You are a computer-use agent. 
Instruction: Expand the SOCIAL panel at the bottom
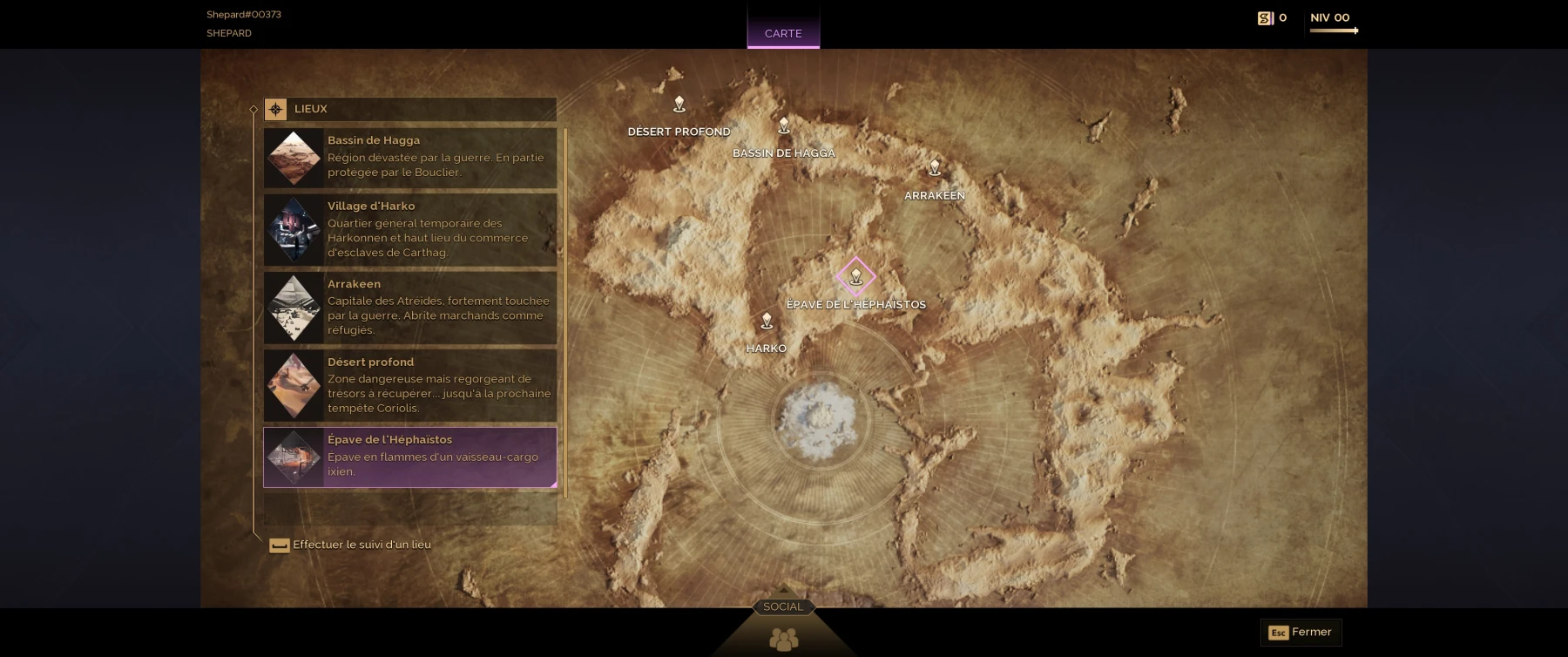tap(781, 606)
